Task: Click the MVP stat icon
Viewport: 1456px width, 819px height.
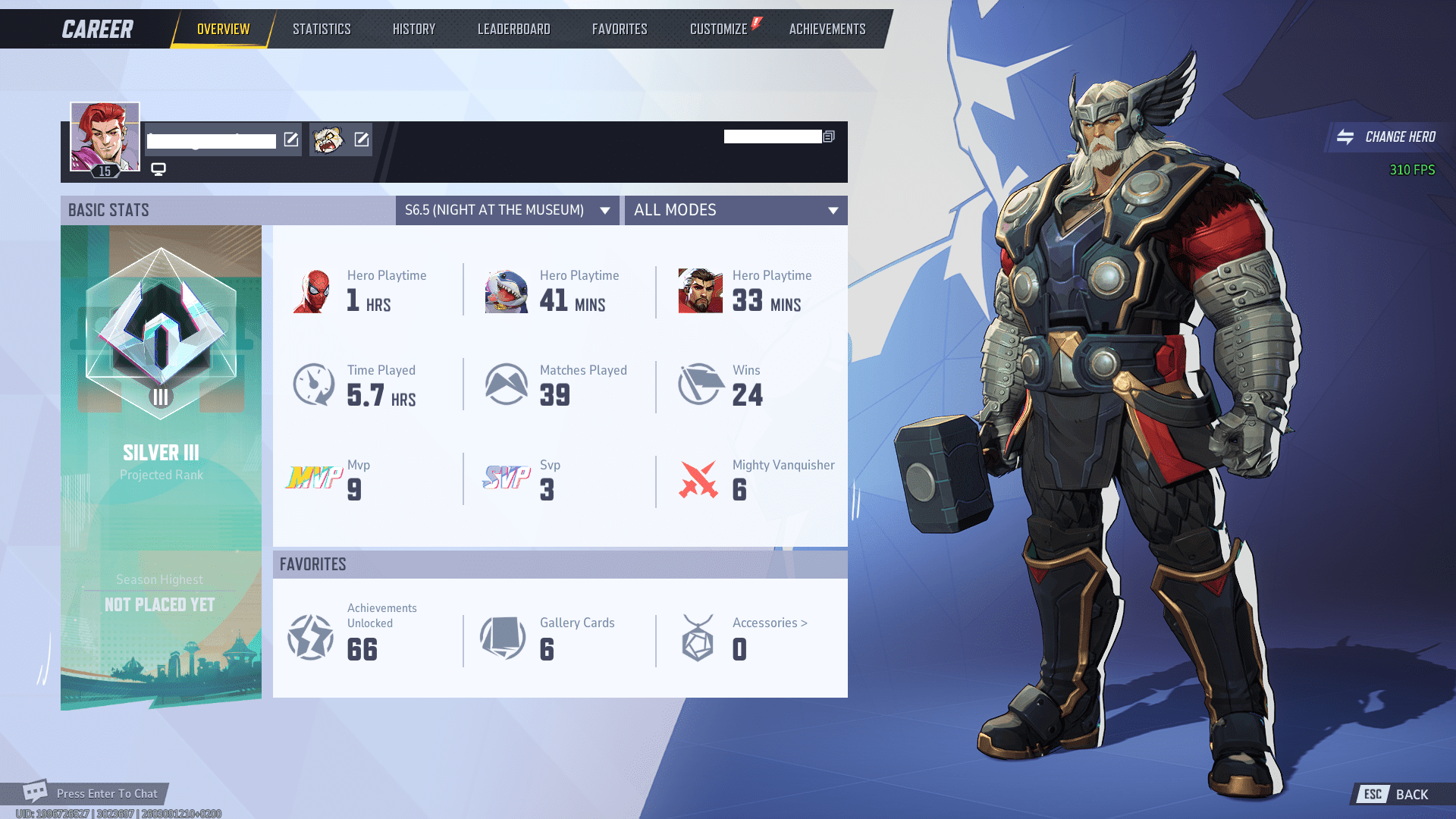Action: click(x=313, y=479)
